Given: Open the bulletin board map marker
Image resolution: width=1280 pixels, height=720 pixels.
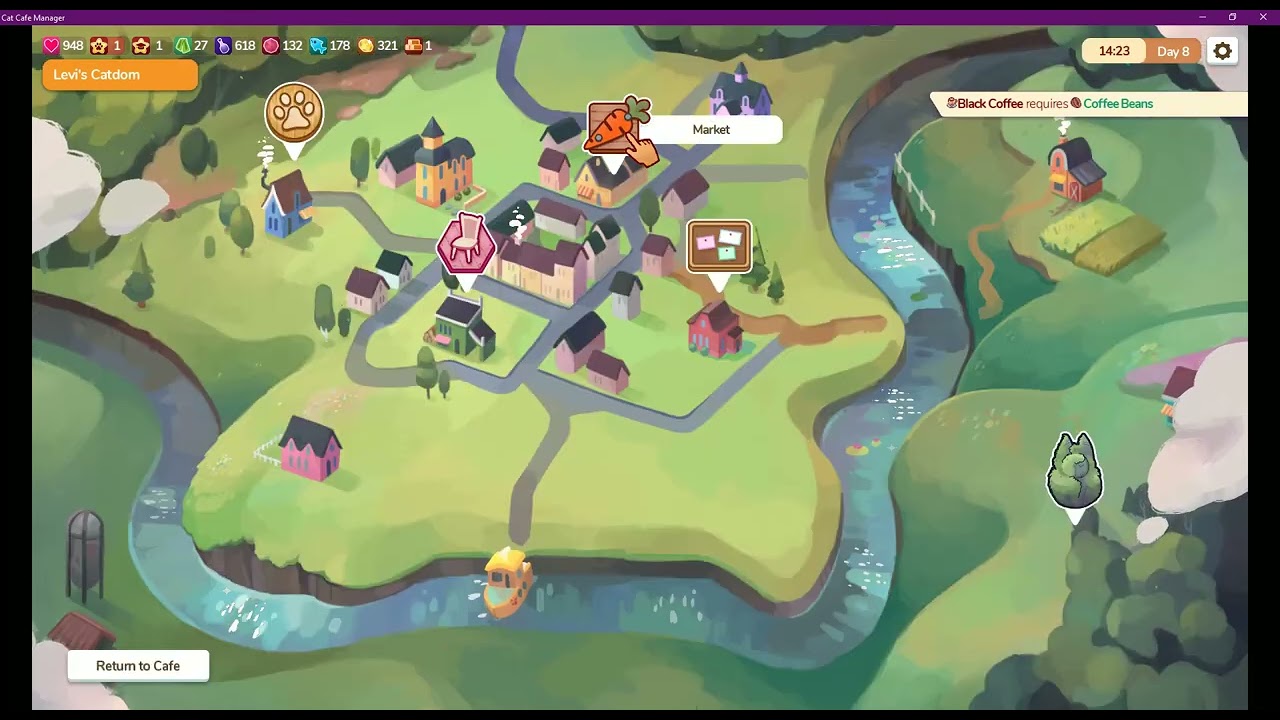Looking at the screenshot, I should [x=719, y=246].
